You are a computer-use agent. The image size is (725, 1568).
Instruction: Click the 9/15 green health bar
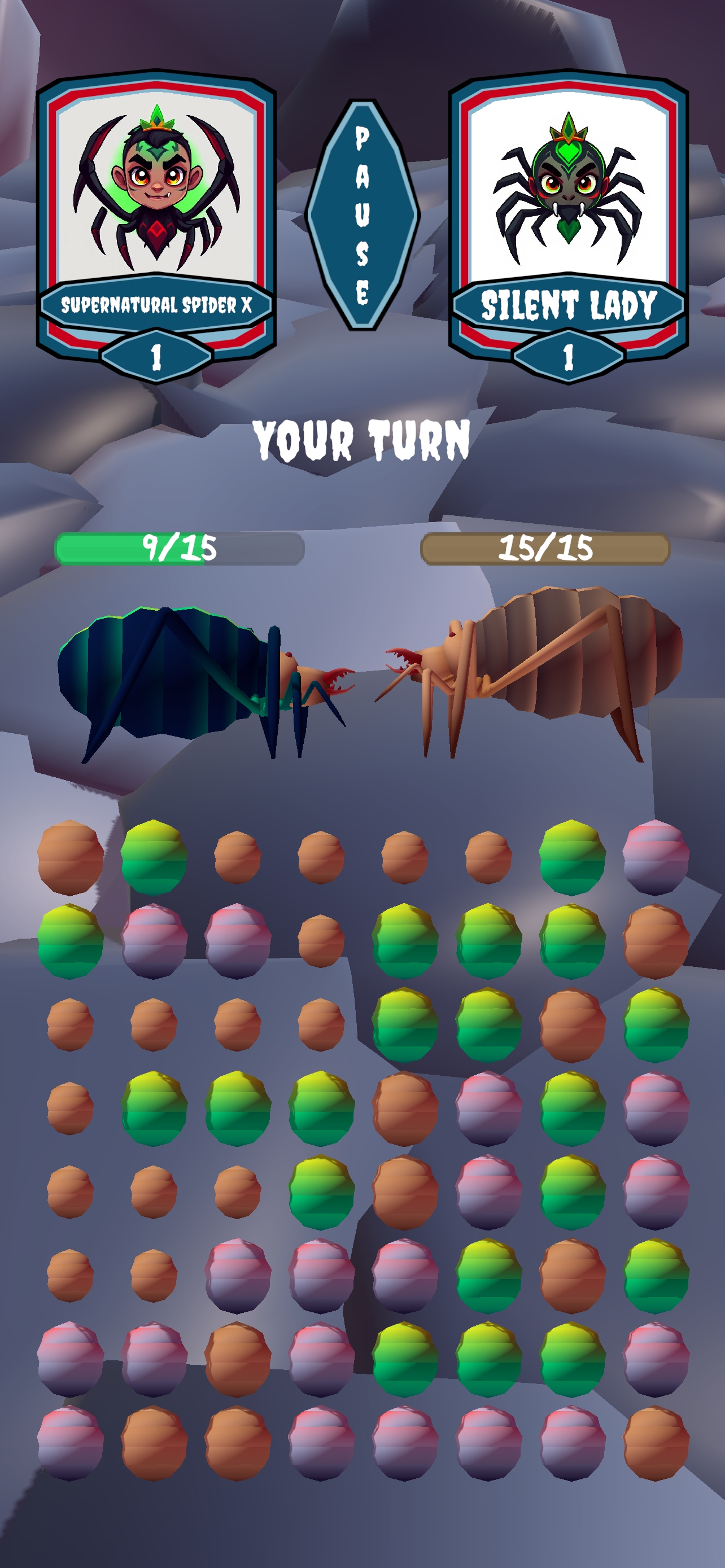180,549
